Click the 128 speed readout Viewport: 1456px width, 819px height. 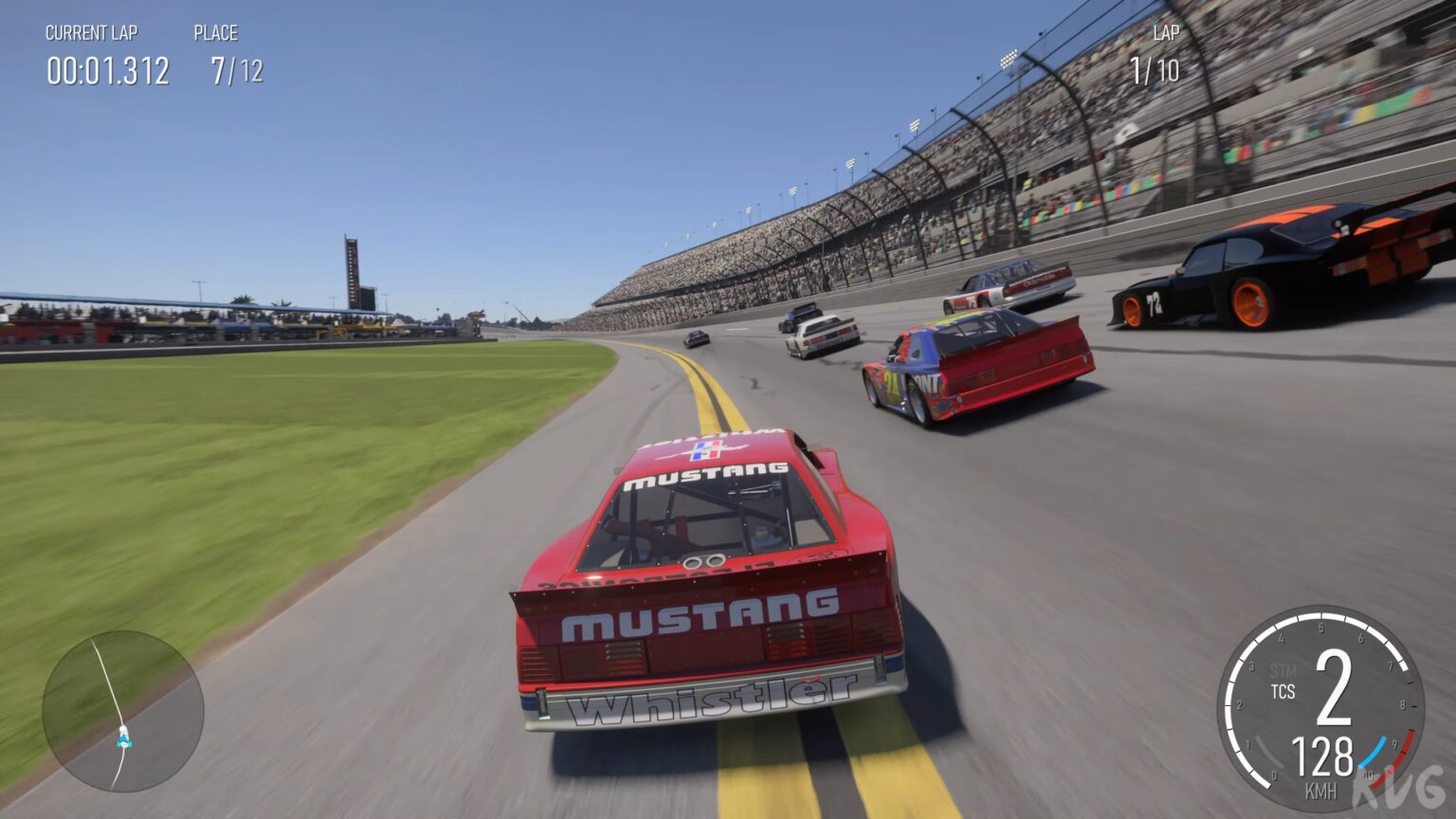pyautogui.click(x=1323, y=753)
